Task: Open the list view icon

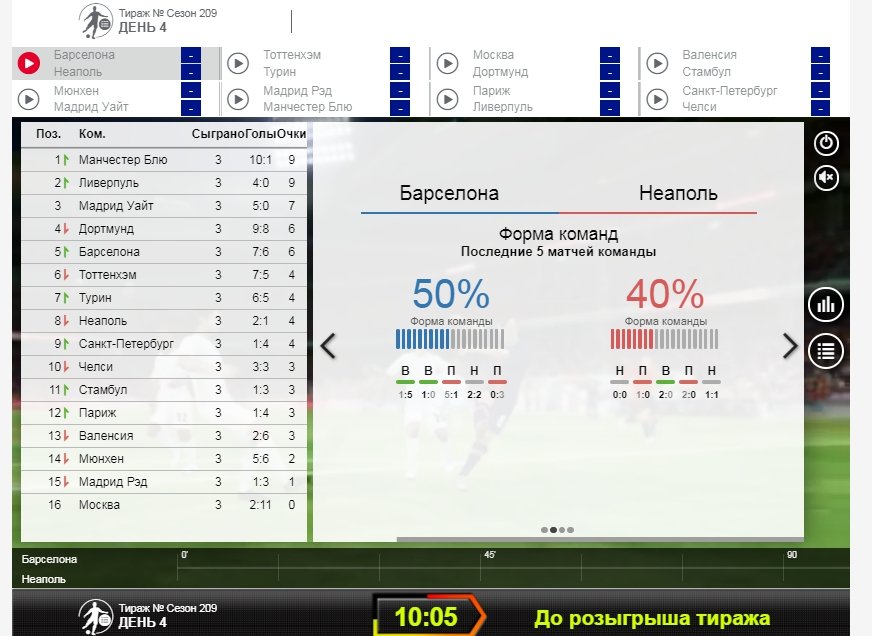Action: [827, 351]
